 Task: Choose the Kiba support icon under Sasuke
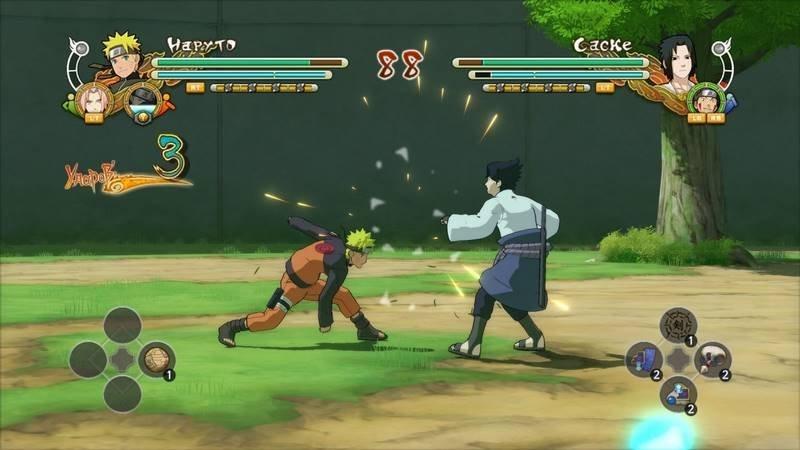pos(706,98)
